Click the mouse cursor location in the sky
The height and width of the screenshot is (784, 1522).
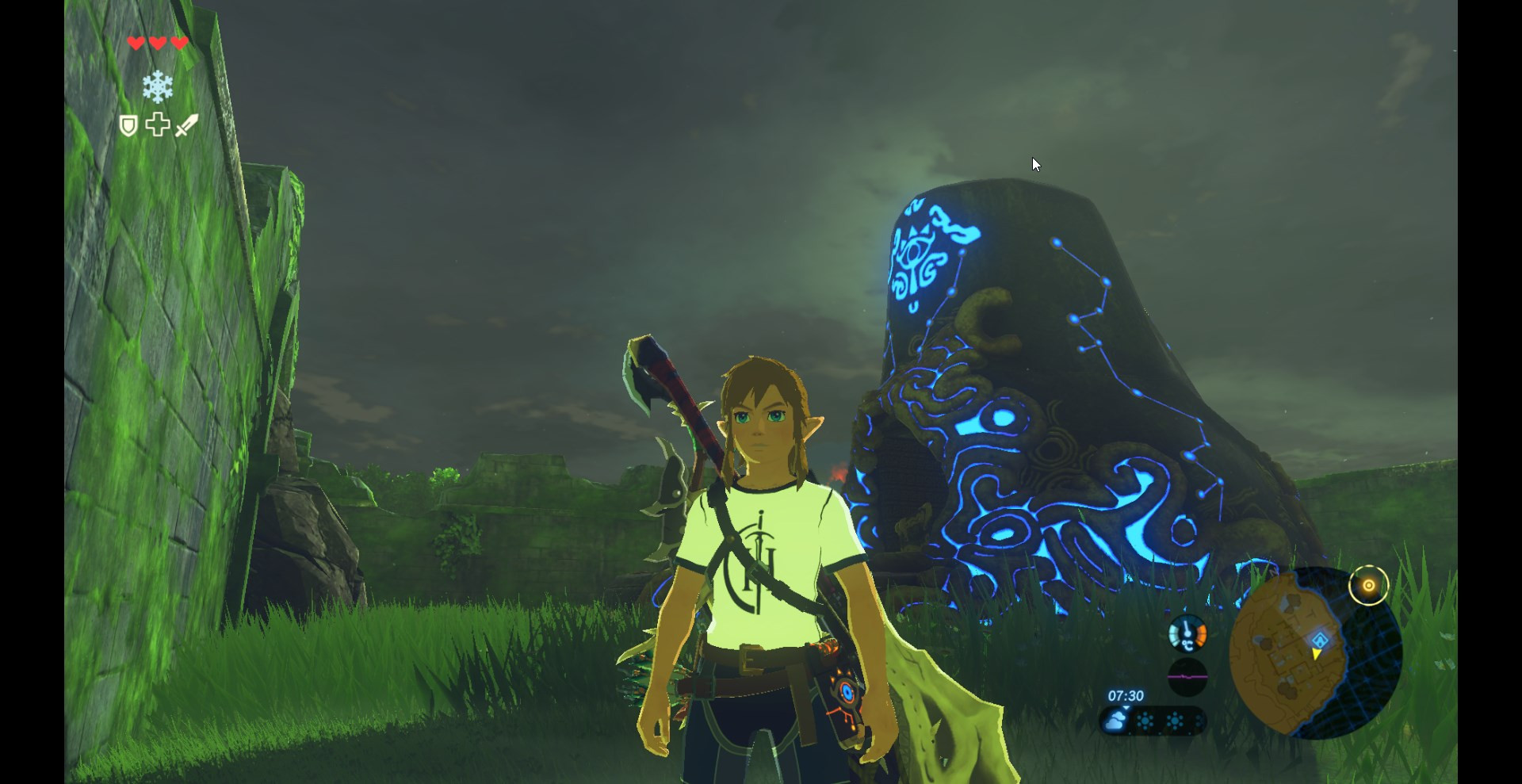[1035, 164]
